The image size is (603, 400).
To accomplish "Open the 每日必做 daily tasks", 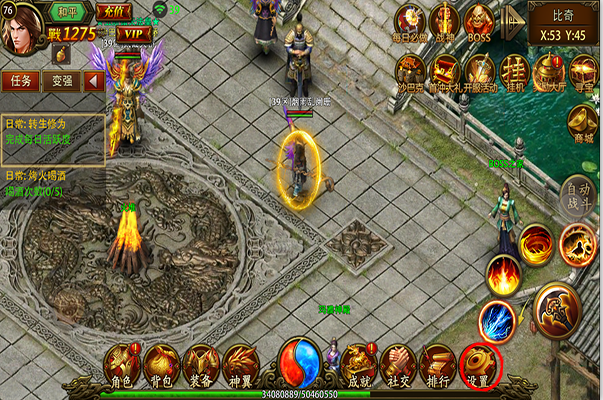I will pyautogui.click(x=410, y=22).
